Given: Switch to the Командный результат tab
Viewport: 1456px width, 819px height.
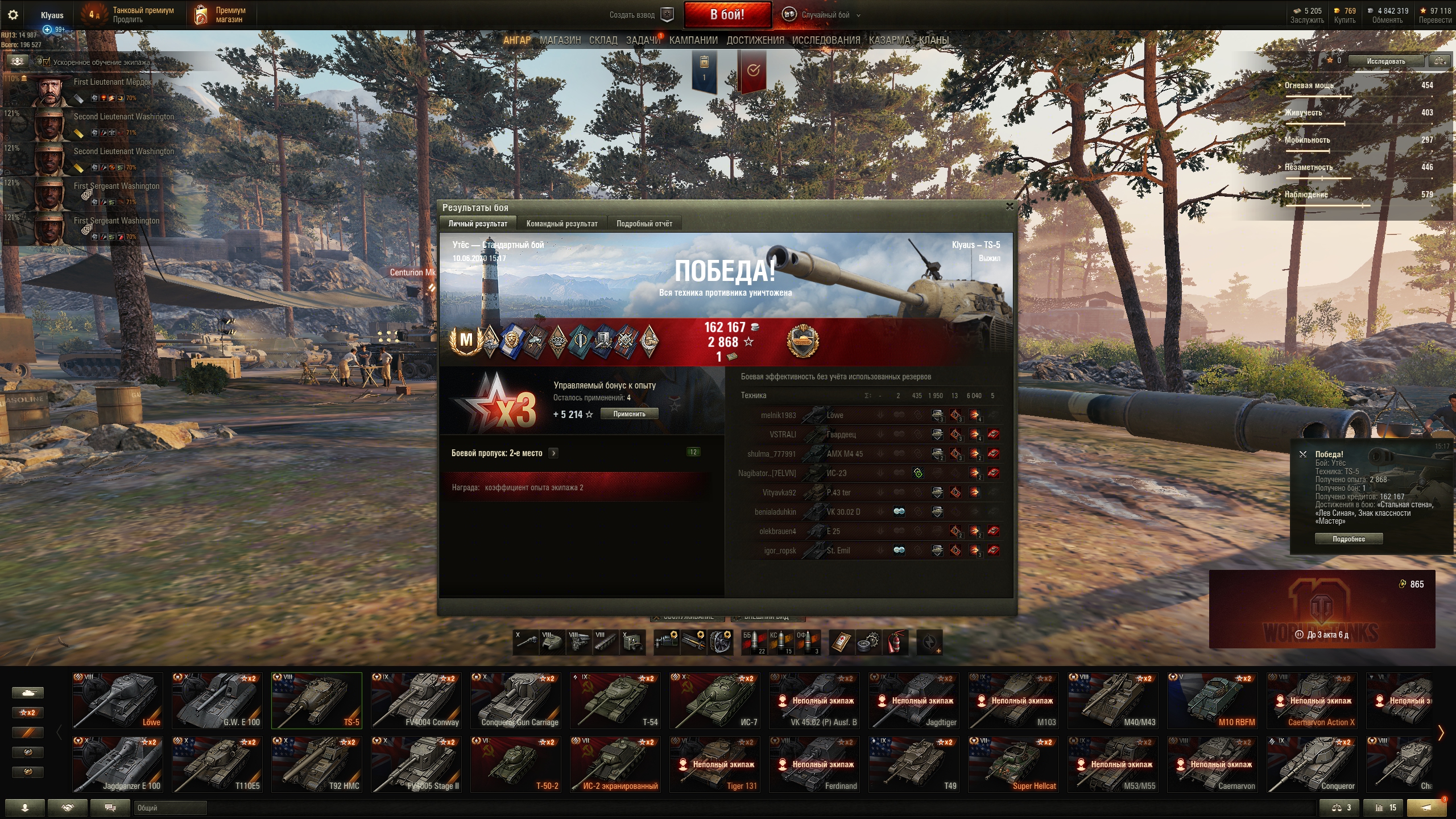Looking at the screenshot, I should point(561,224).
